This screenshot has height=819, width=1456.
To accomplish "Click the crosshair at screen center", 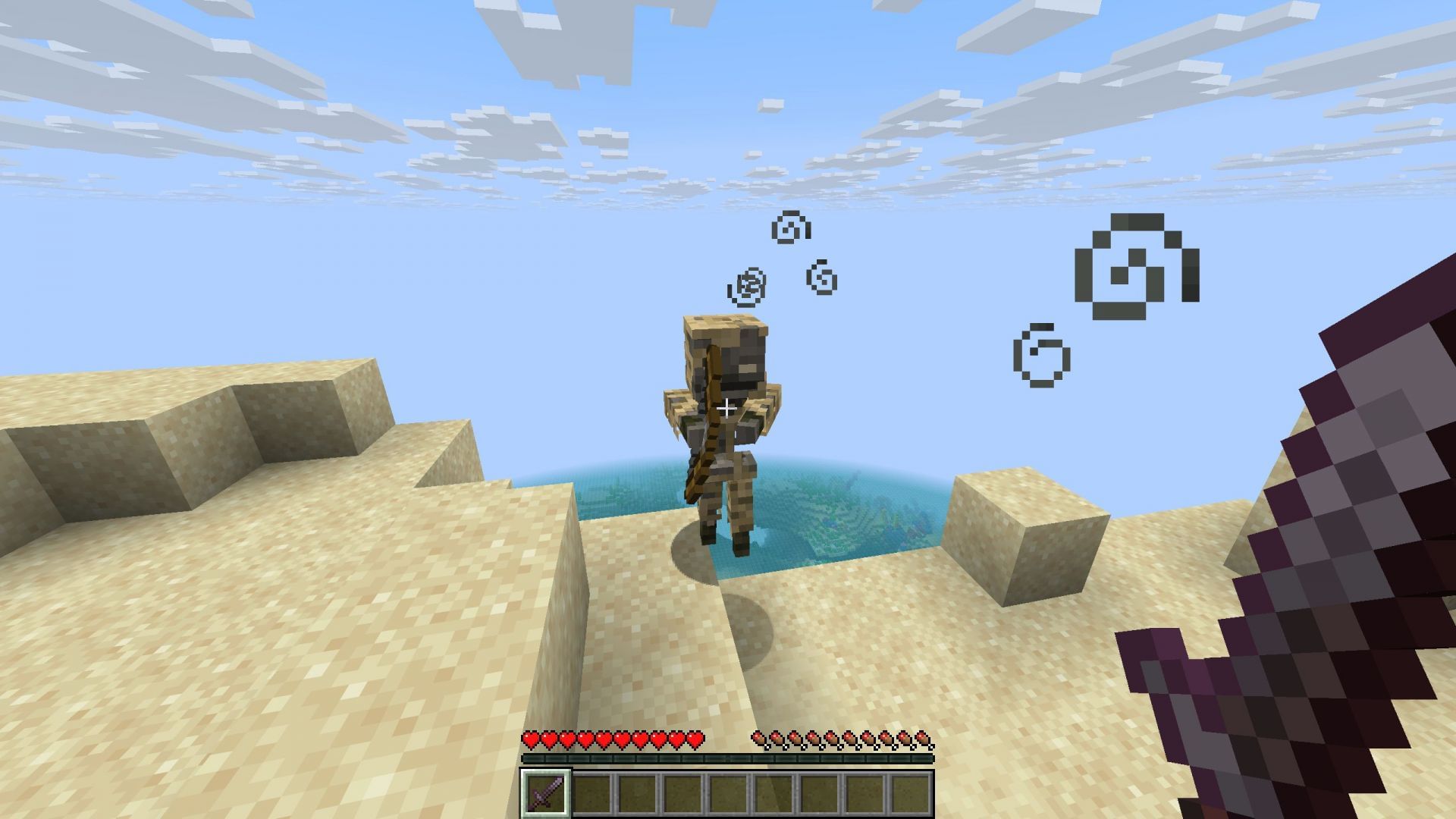I will coord(728,408).
